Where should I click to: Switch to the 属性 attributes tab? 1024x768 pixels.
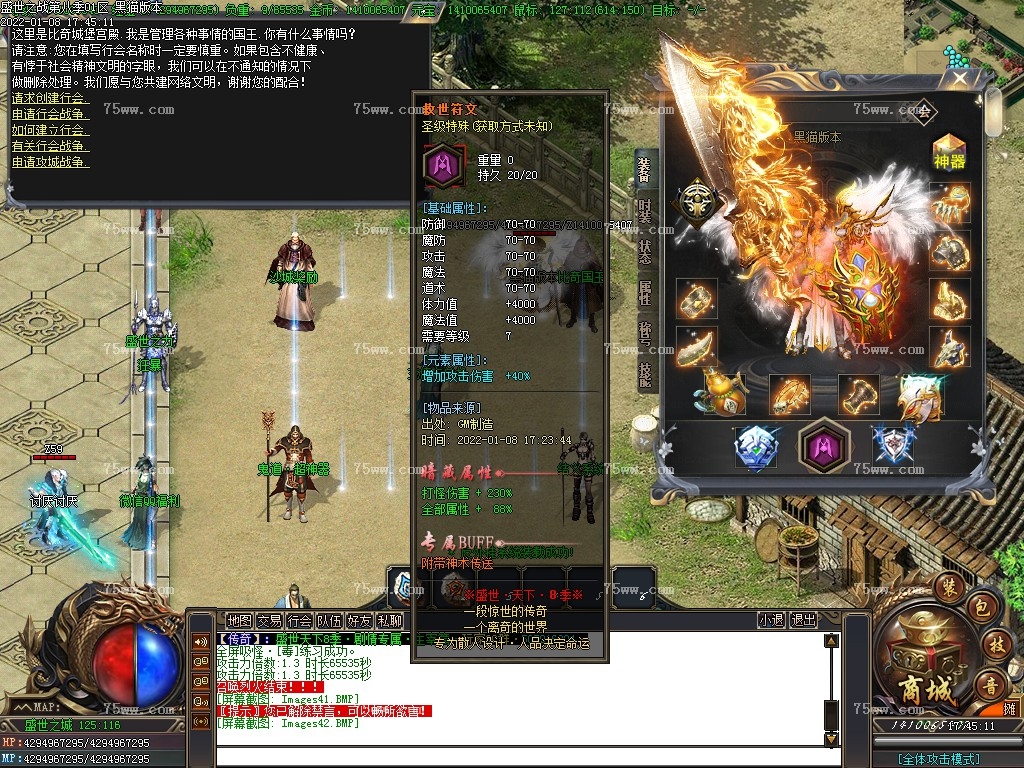pyautogui.click(x=645, y=293)
